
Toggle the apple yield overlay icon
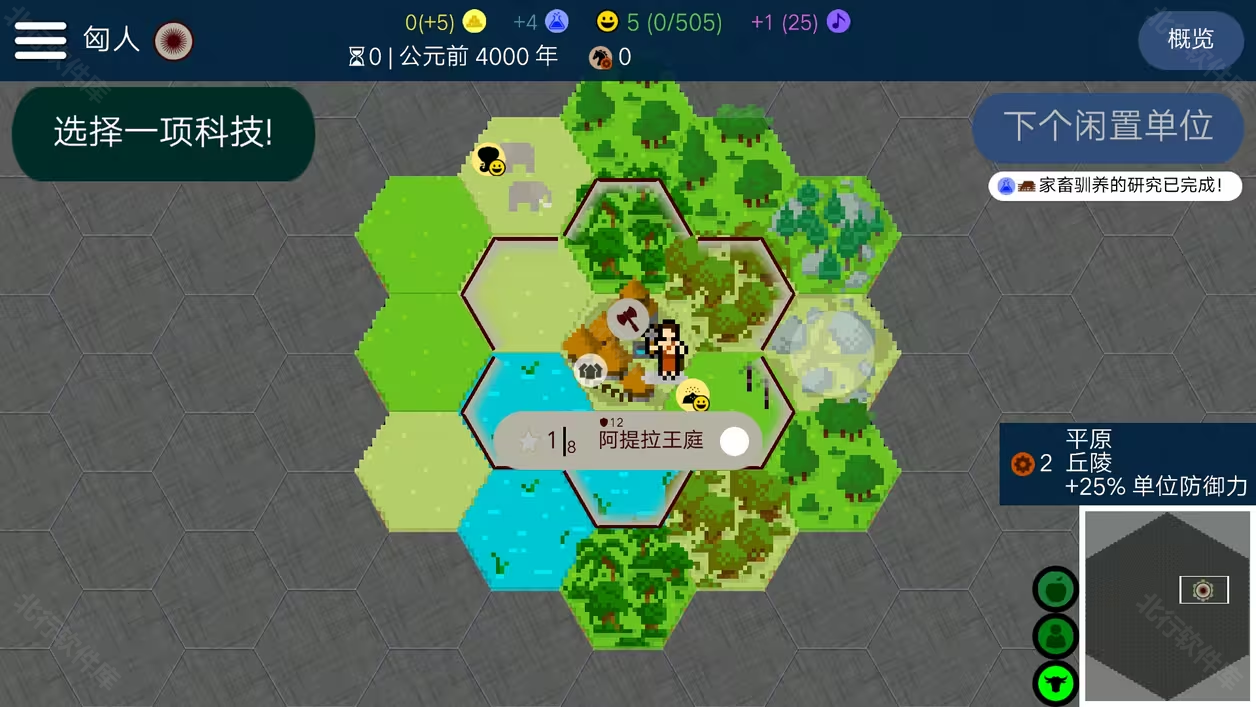coord(1054,590)
